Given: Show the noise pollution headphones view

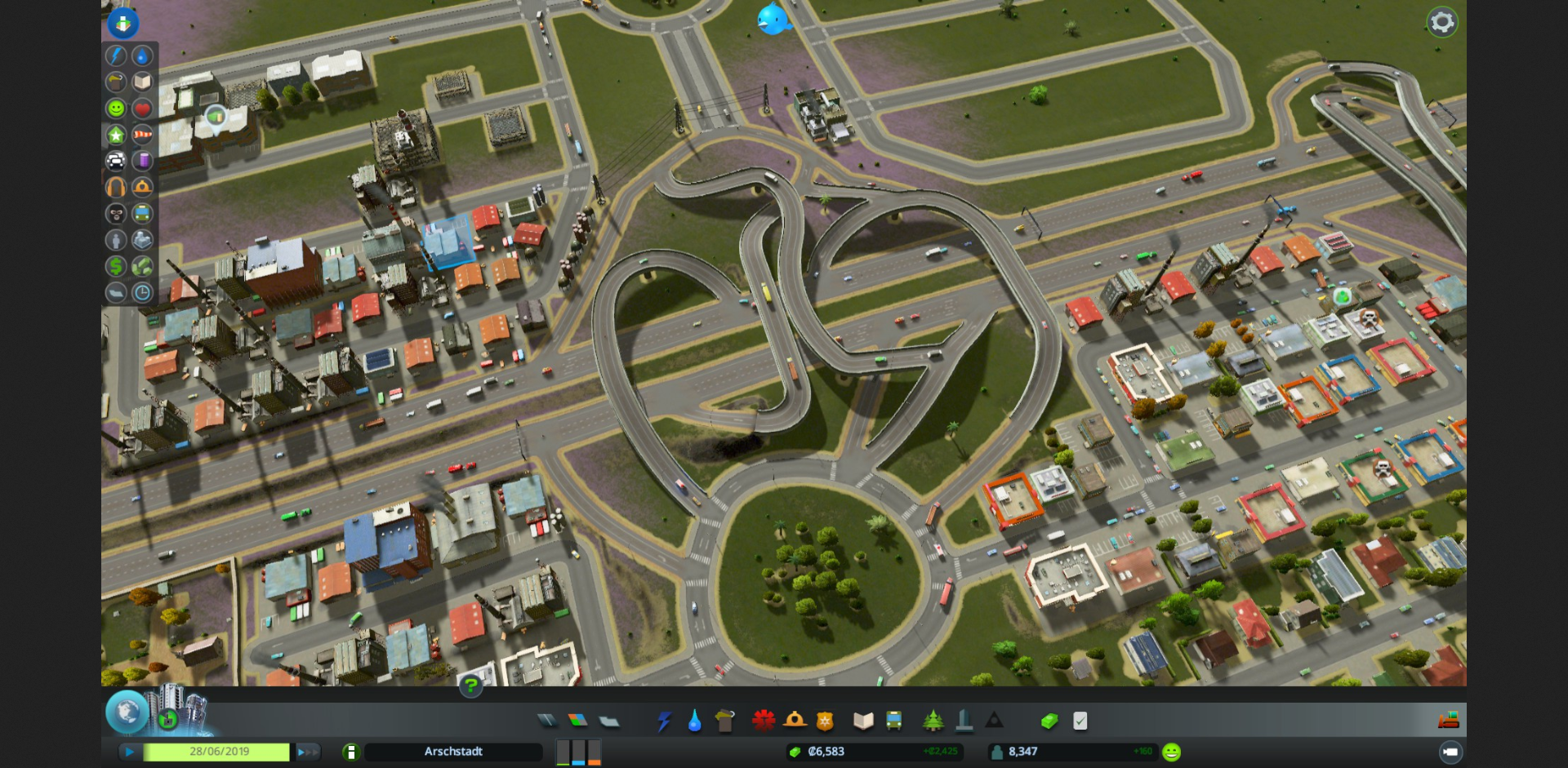Looking at the screenshot, I should (x=116, y=187).
